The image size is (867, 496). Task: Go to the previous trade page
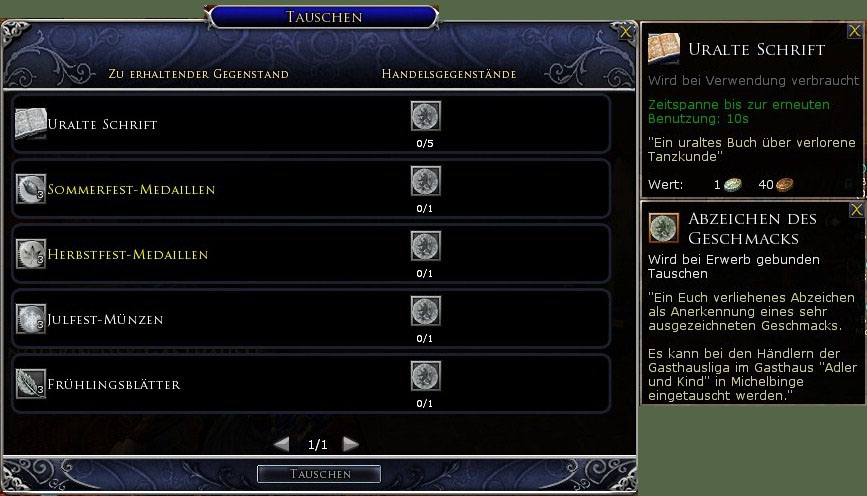click(x=282, y=443)
